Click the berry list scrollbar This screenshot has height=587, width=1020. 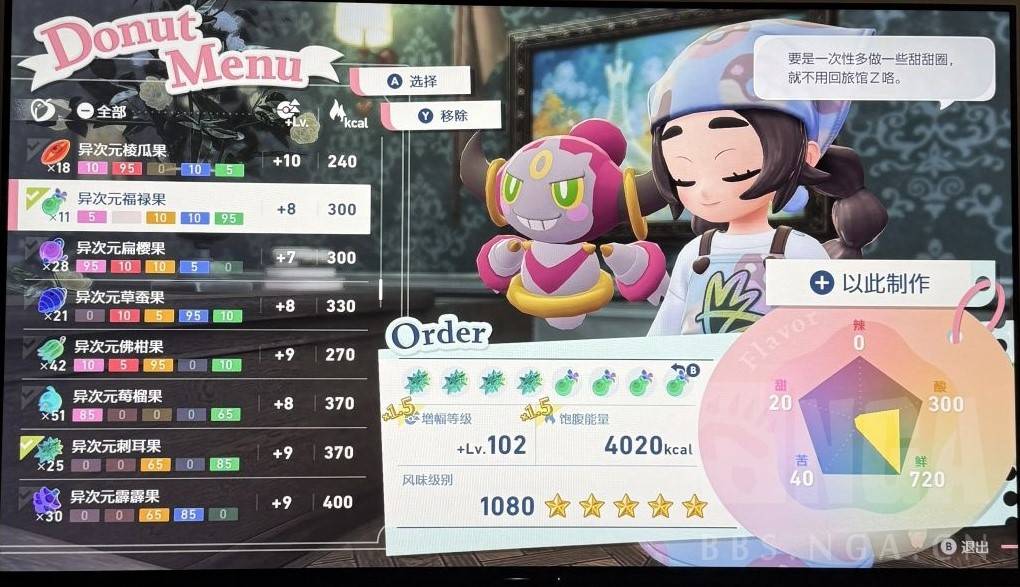[380, 288]
